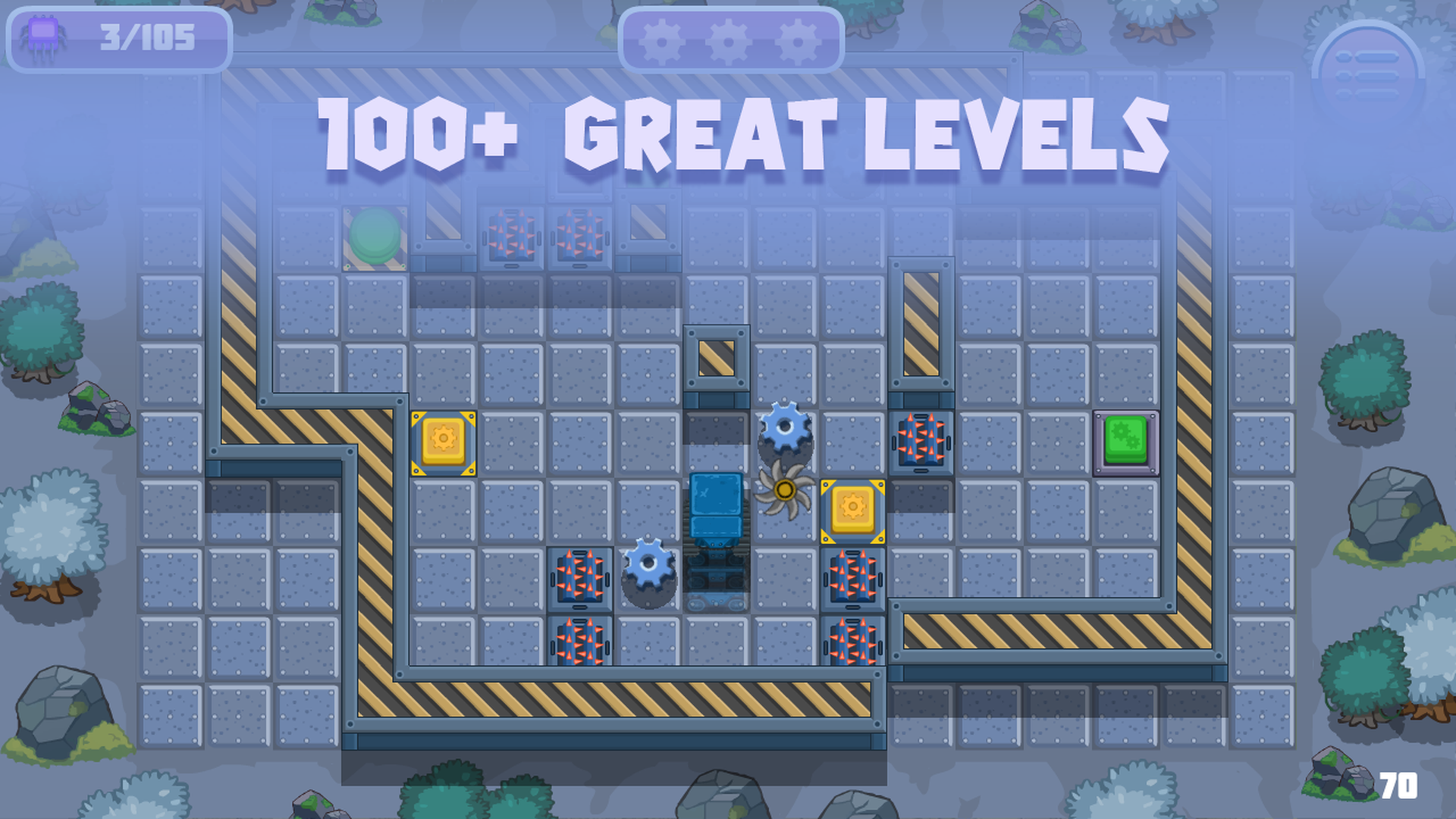The image size is (1456, 819).
Task: Click the gear slots panel at top center
Action: click(730, 43)
